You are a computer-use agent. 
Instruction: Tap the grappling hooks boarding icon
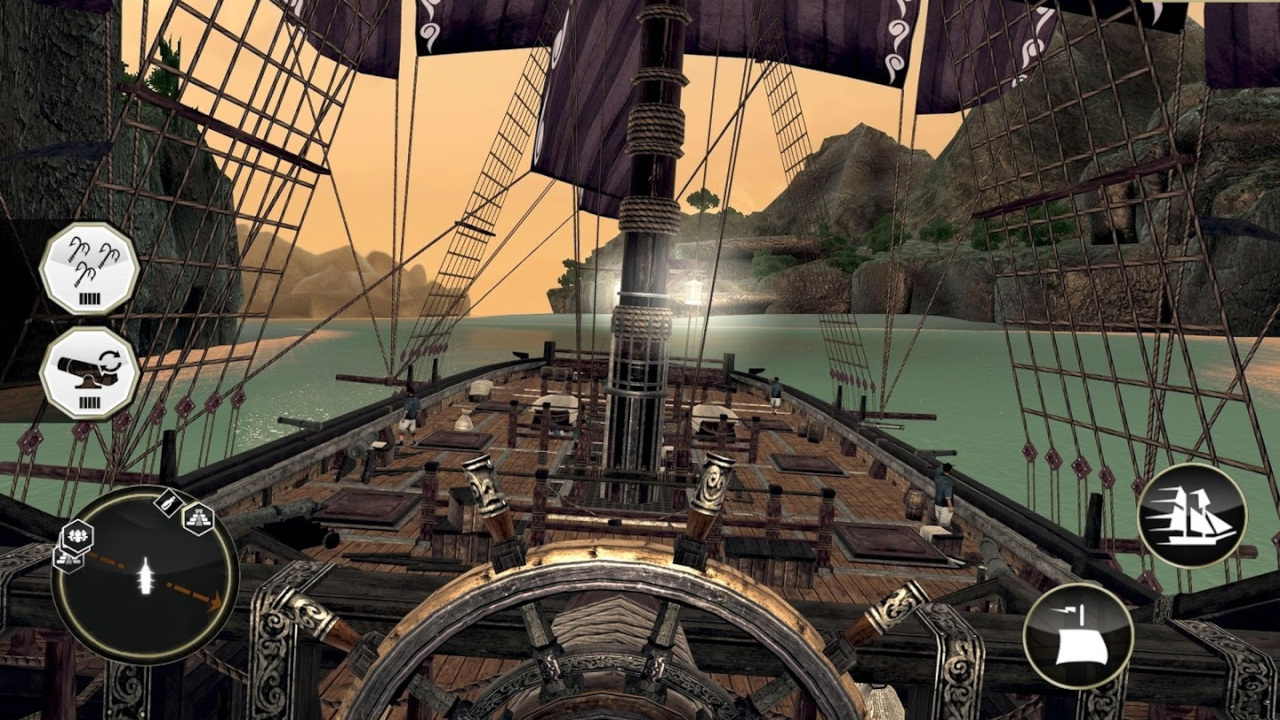point(89,268)
